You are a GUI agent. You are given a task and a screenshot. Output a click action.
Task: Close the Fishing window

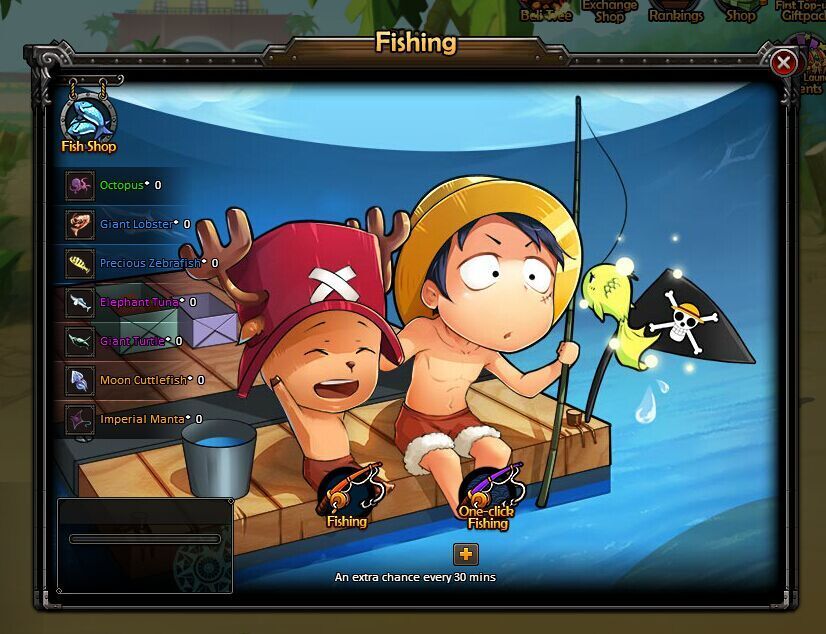point(784,63)
